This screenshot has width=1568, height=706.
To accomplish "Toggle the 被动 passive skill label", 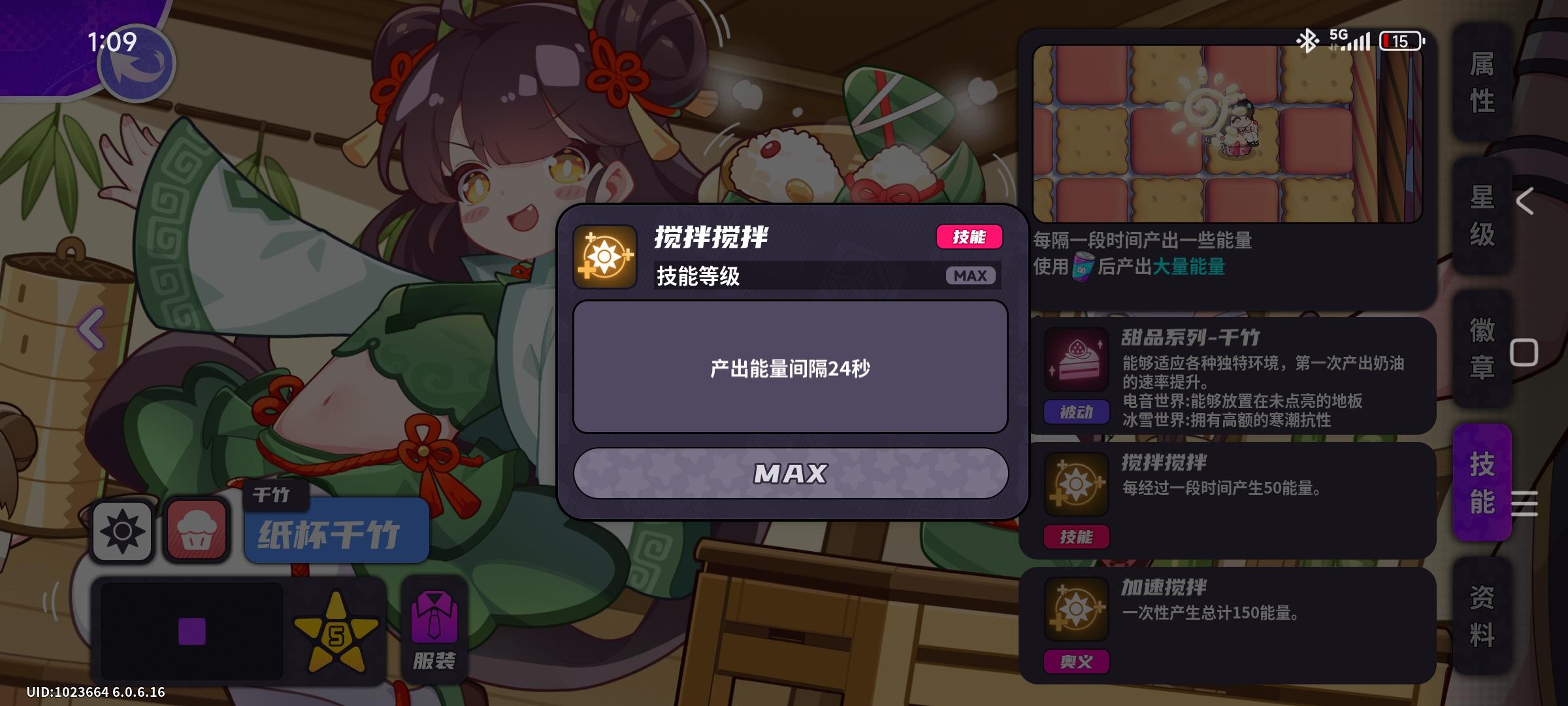I will tap(1076, 412).
